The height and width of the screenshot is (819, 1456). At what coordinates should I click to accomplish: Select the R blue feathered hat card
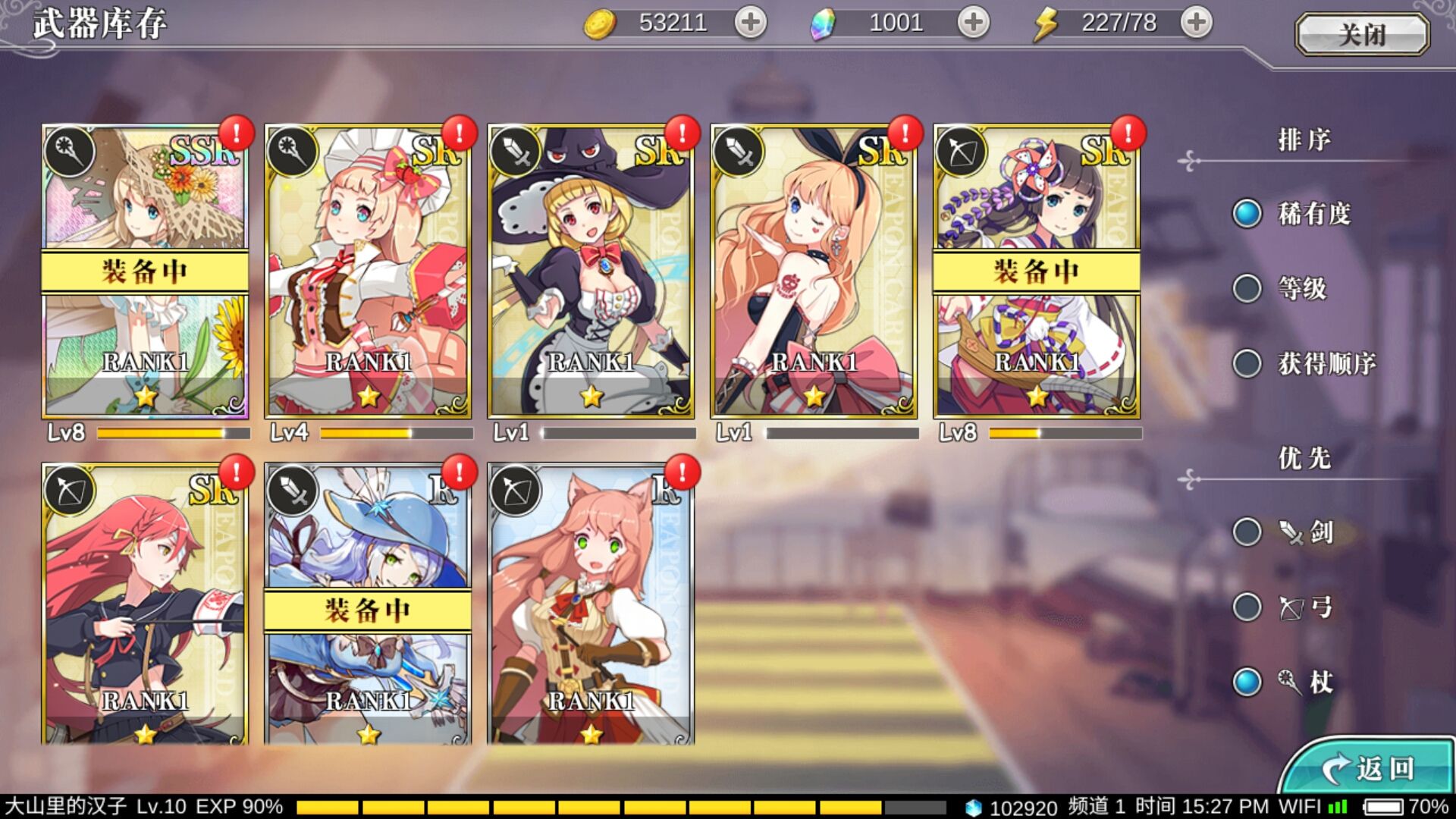click(x=368, y=604)
